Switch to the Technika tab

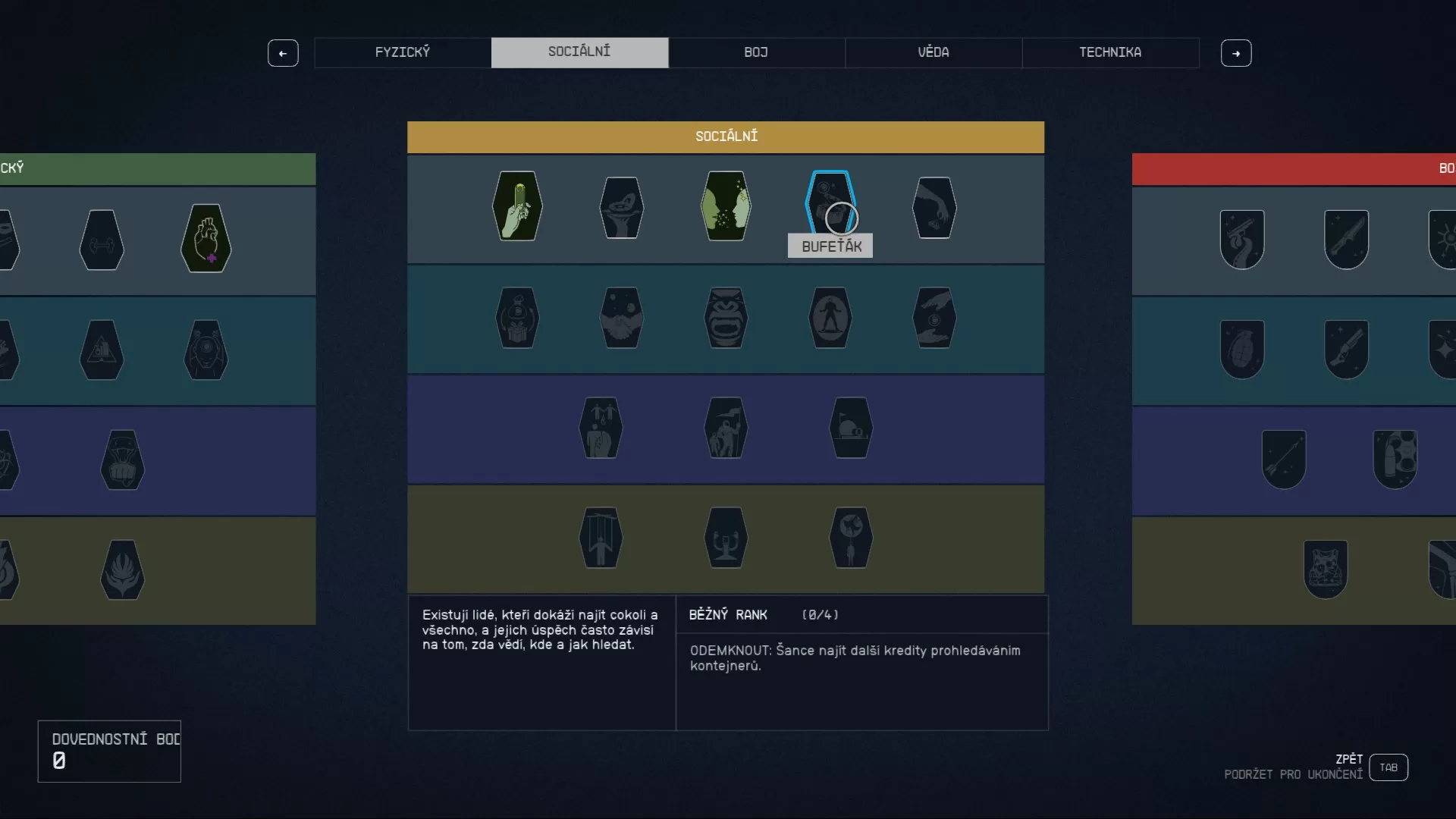click(x=1110, y=52)
